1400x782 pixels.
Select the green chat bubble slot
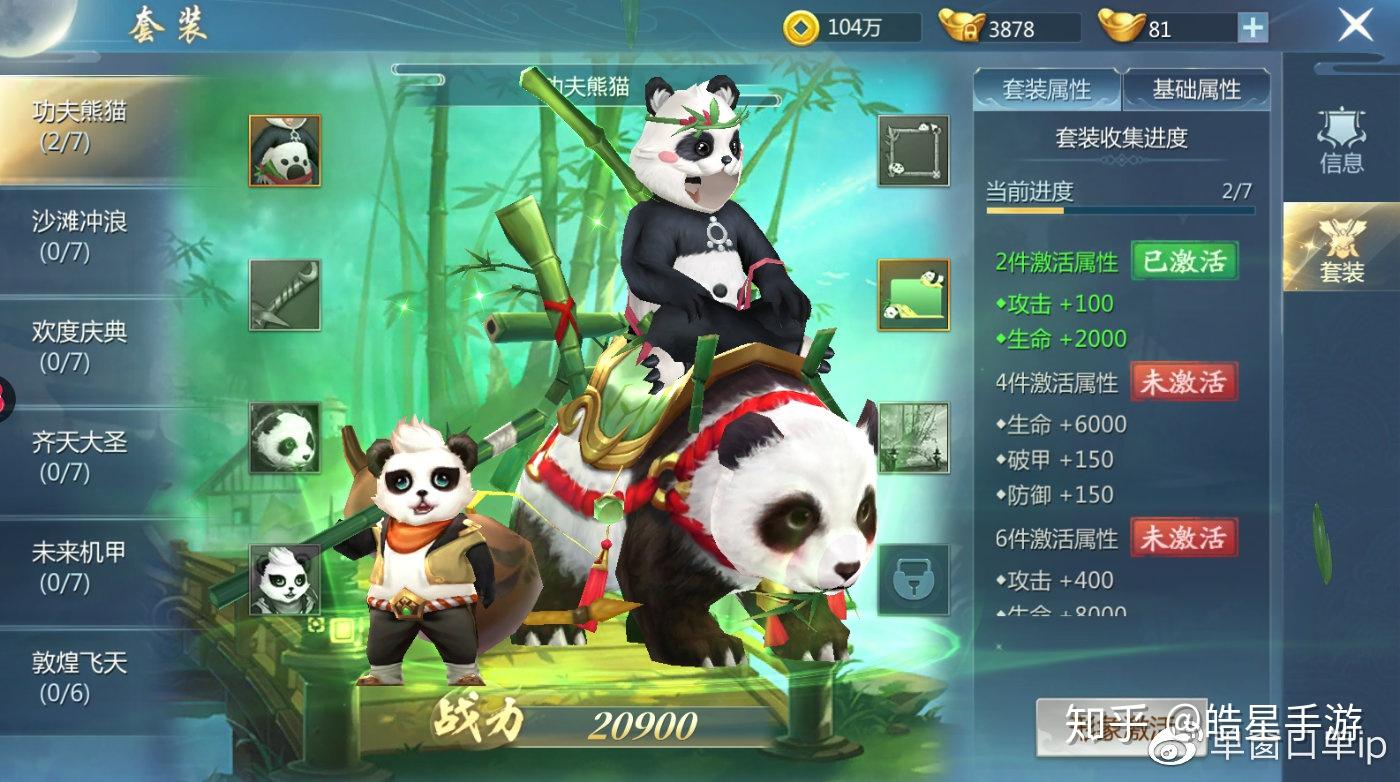coord(913,295)
